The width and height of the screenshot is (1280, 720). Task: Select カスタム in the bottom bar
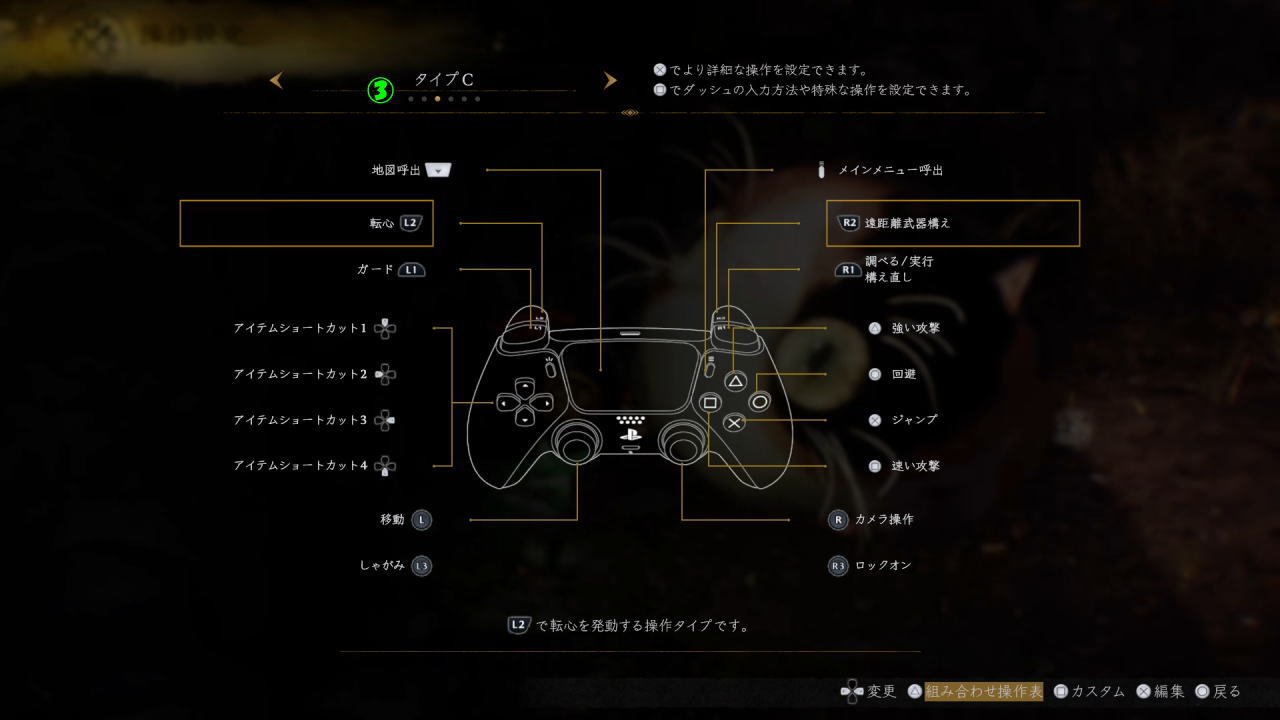point(1100,691)
